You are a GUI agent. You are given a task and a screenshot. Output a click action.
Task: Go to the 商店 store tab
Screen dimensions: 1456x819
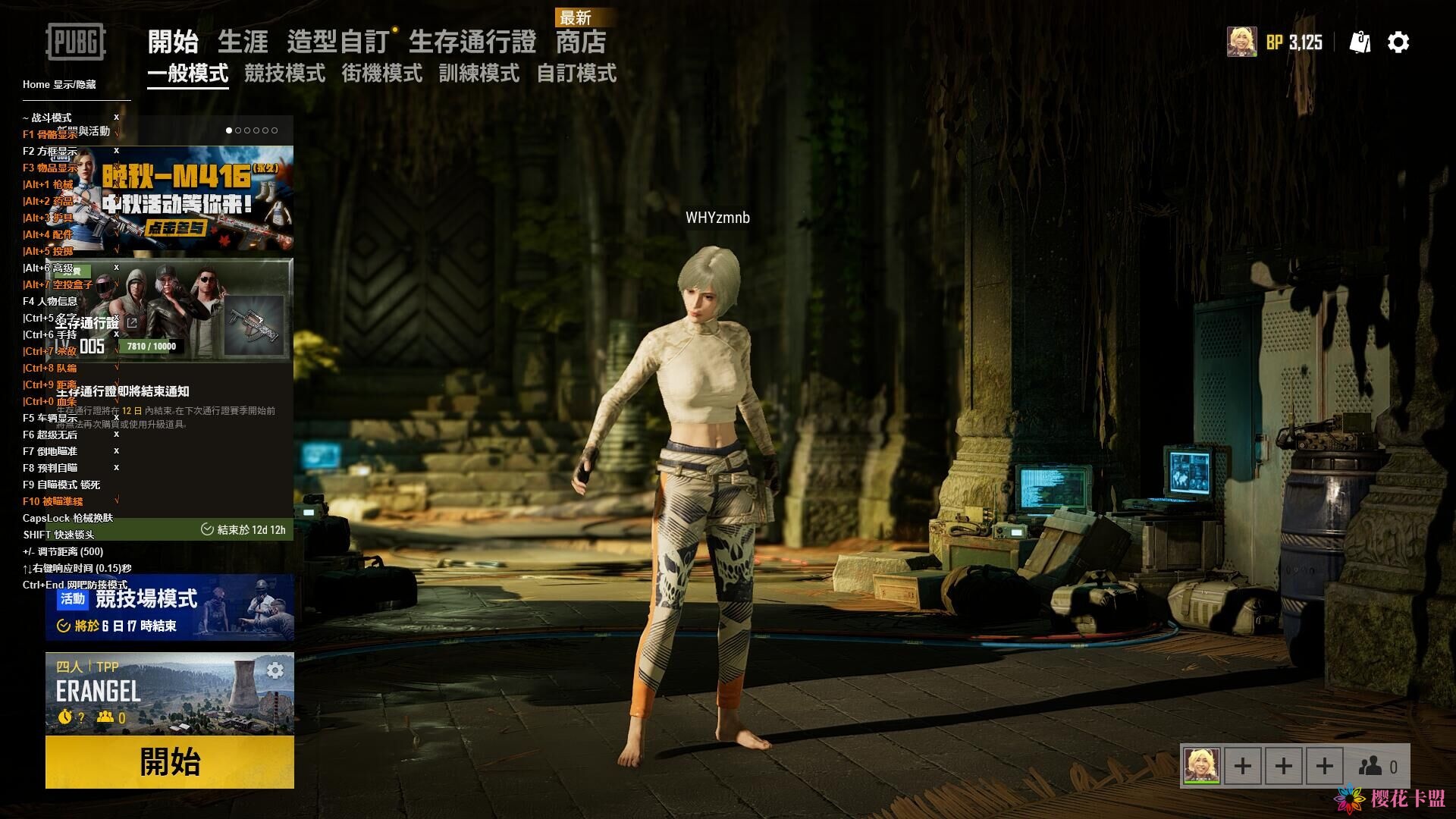tap(581, 42)
